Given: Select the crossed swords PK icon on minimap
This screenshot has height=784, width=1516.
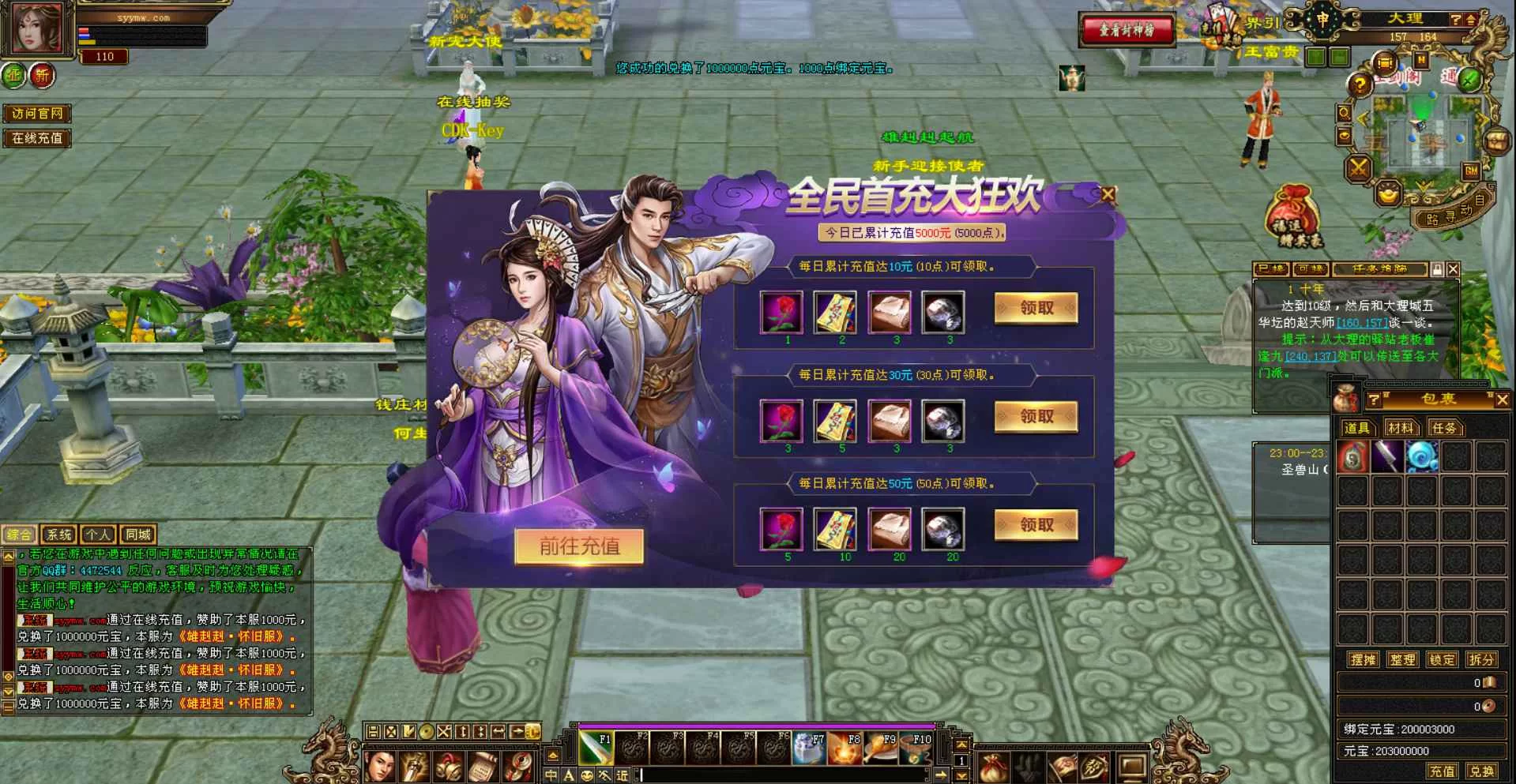Looking at the screenshot, I should point(1359,167).
